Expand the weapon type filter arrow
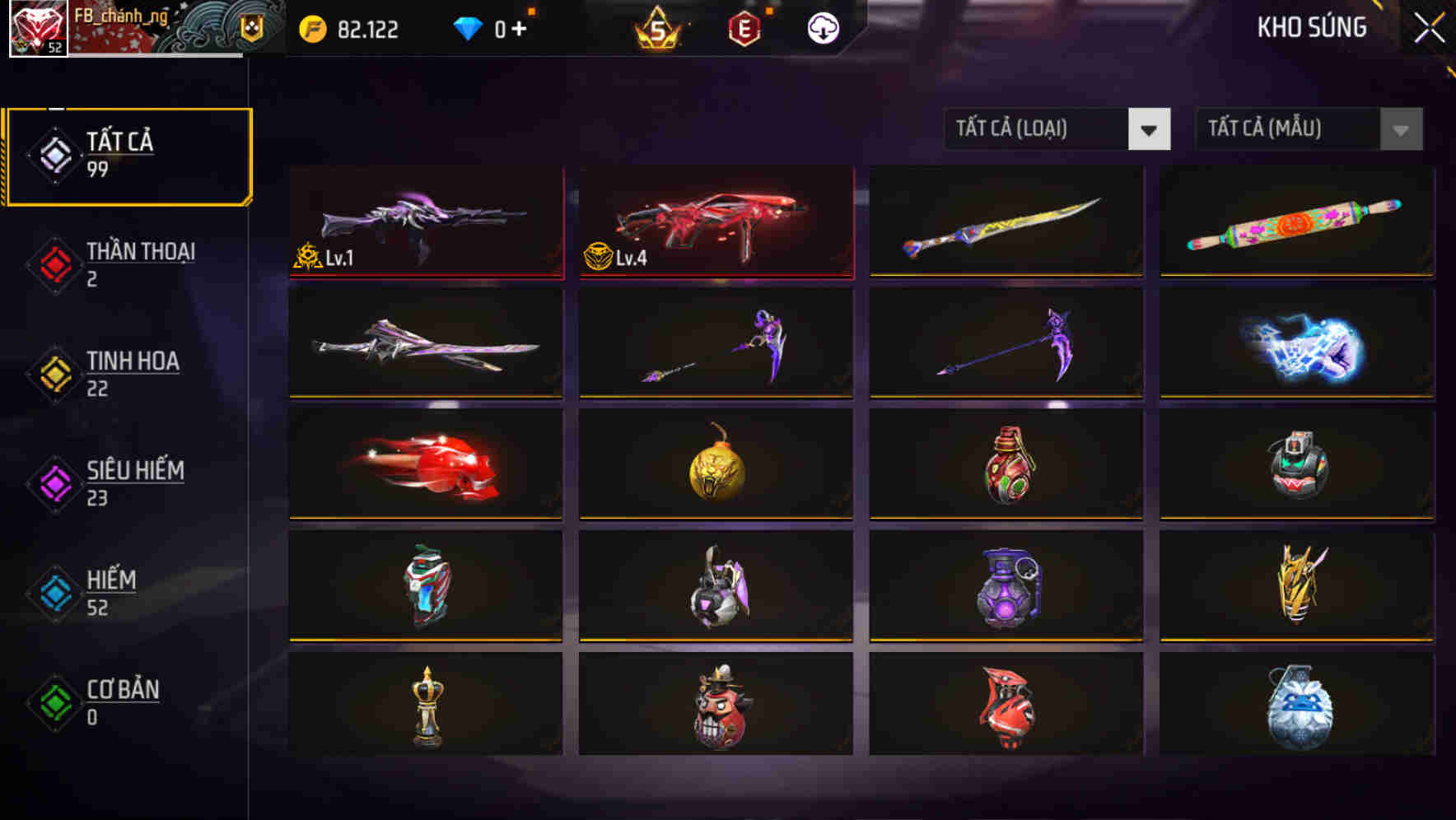Viewport: 1456px width, 820px height. coord(1150,129)
